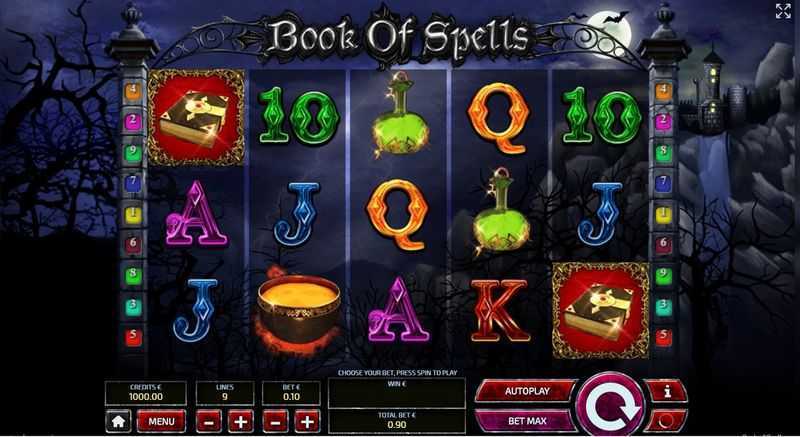Screen dimensions: 800x437
Task: Decrease the number of lines
Action: [x=206, y=421]
